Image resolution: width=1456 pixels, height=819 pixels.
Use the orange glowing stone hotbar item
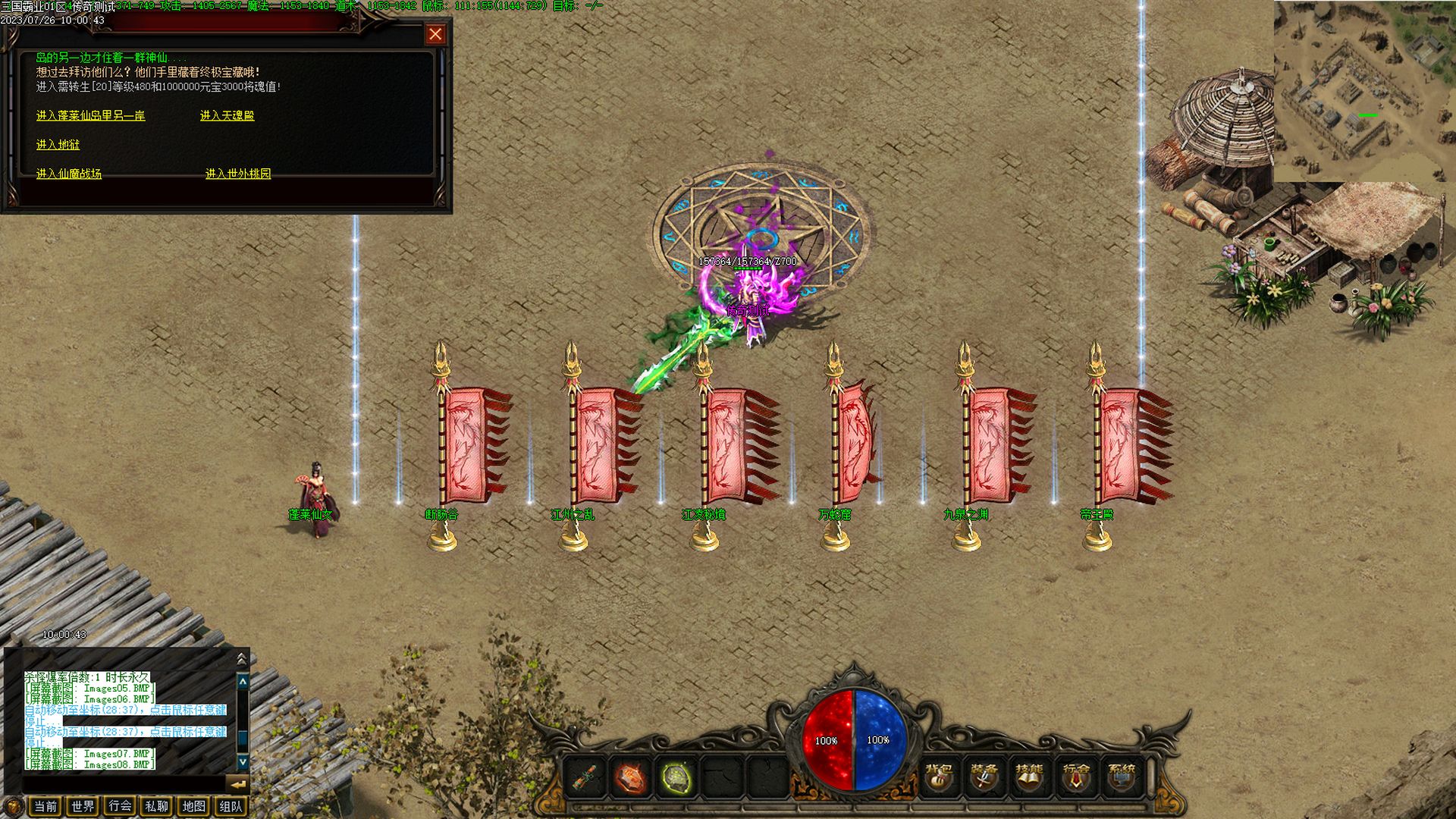coord(630,777)
